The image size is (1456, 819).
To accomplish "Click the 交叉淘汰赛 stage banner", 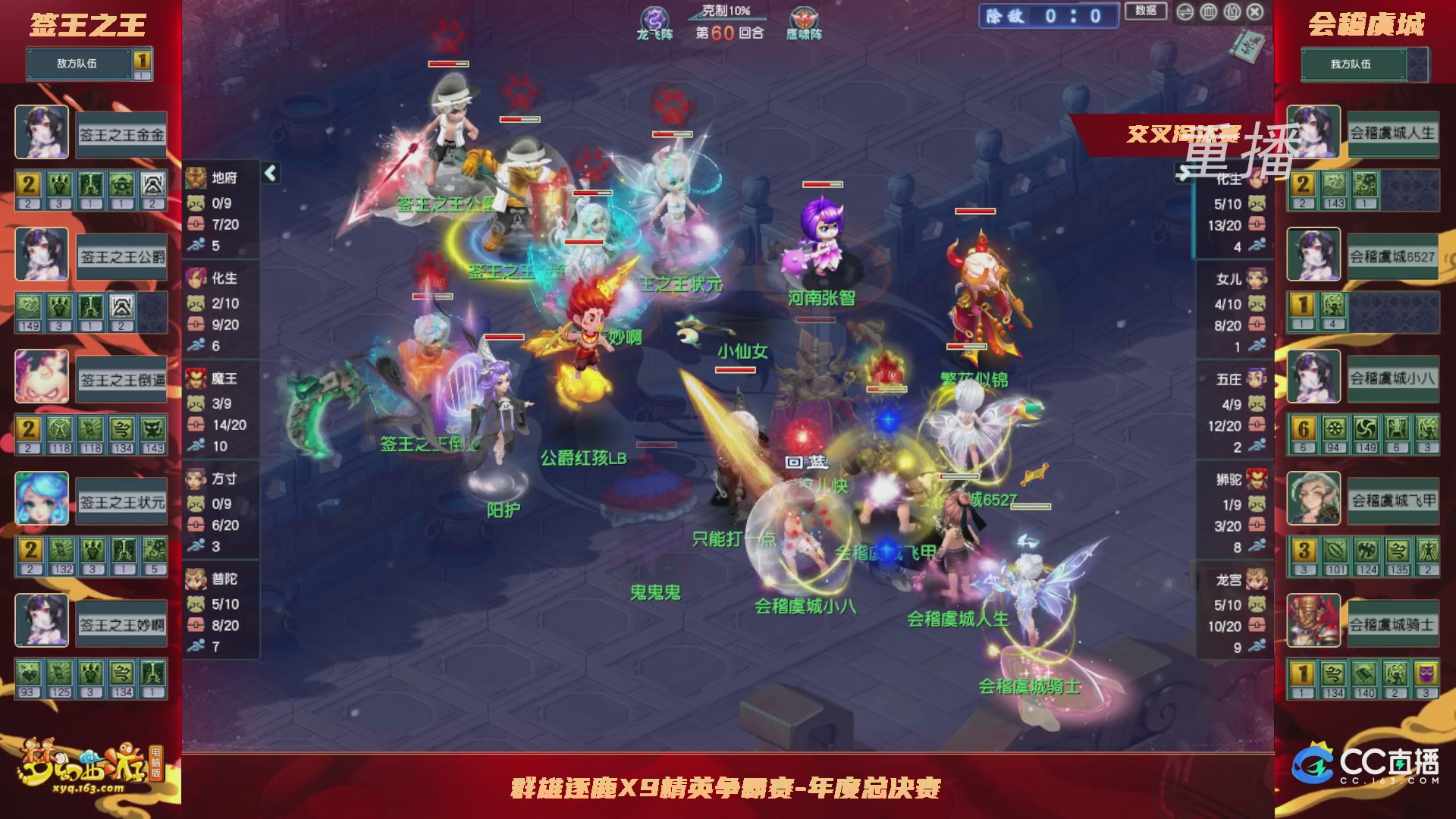I will pyautogui.click(x=1181, y=130).
